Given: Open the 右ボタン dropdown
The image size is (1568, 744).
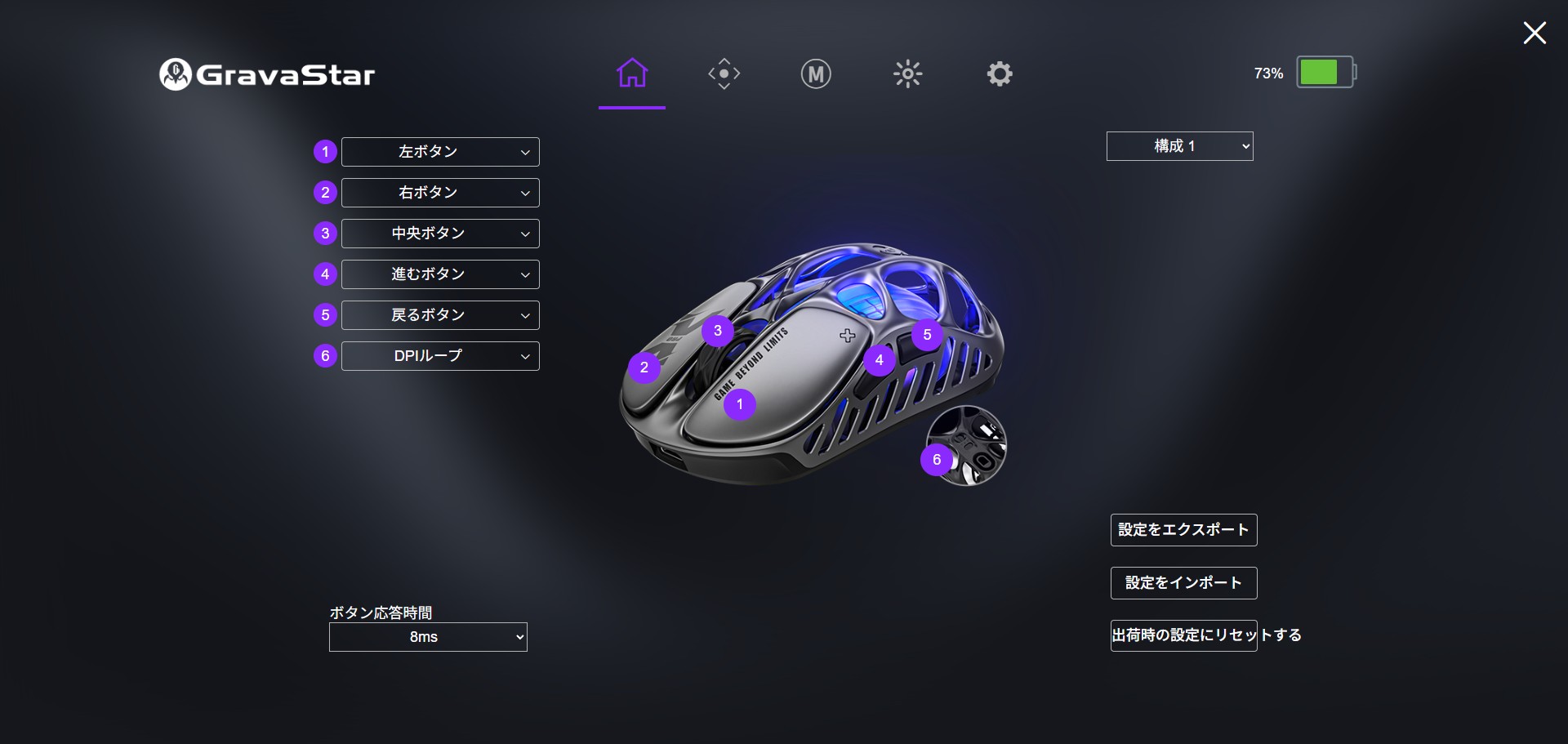Looking at the screenshot, I should click(x=440, y=193).
